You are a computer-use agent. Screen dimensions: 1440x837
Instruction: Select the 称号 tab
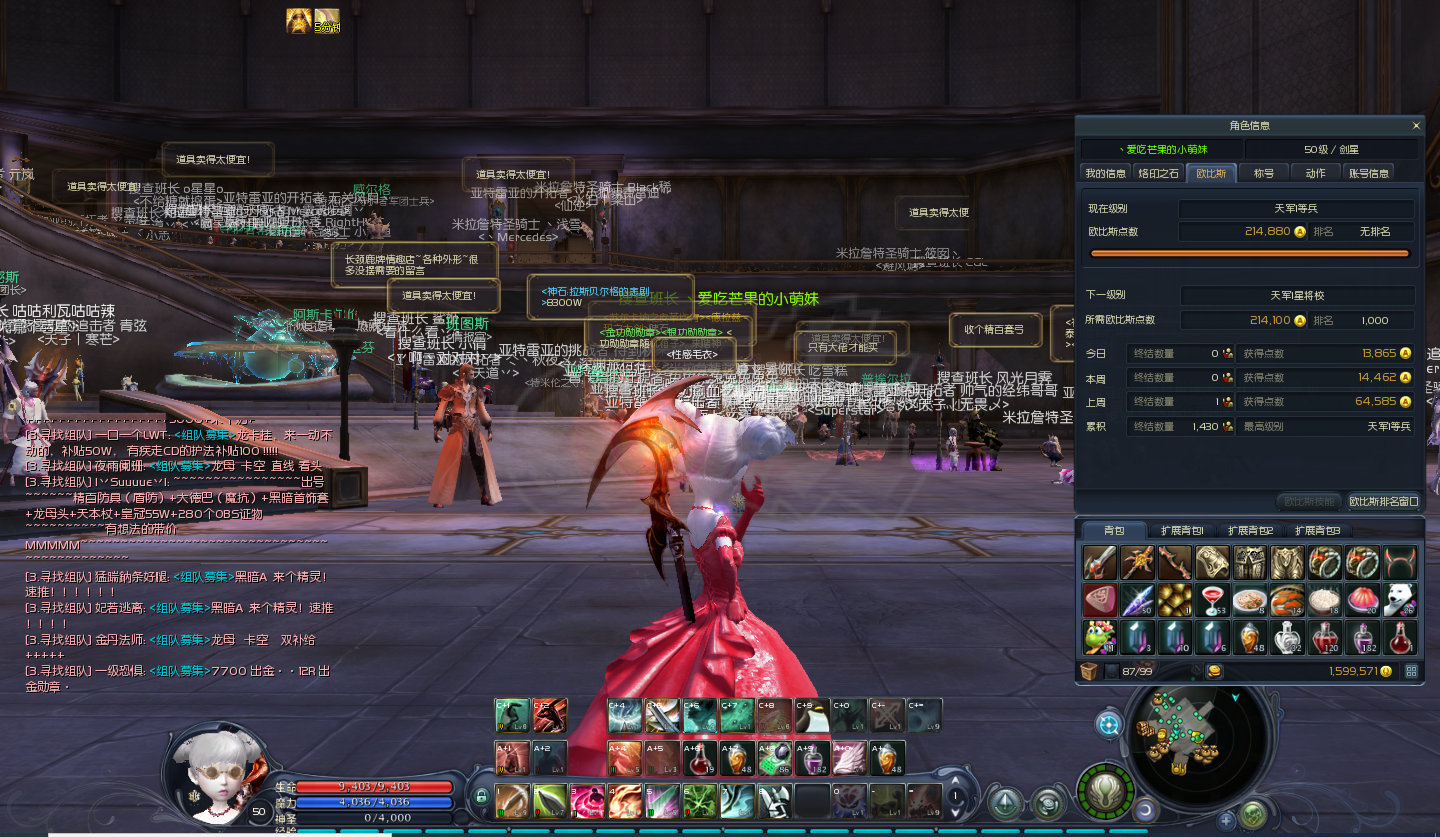pyautogui.click(x=1264, y=173)
